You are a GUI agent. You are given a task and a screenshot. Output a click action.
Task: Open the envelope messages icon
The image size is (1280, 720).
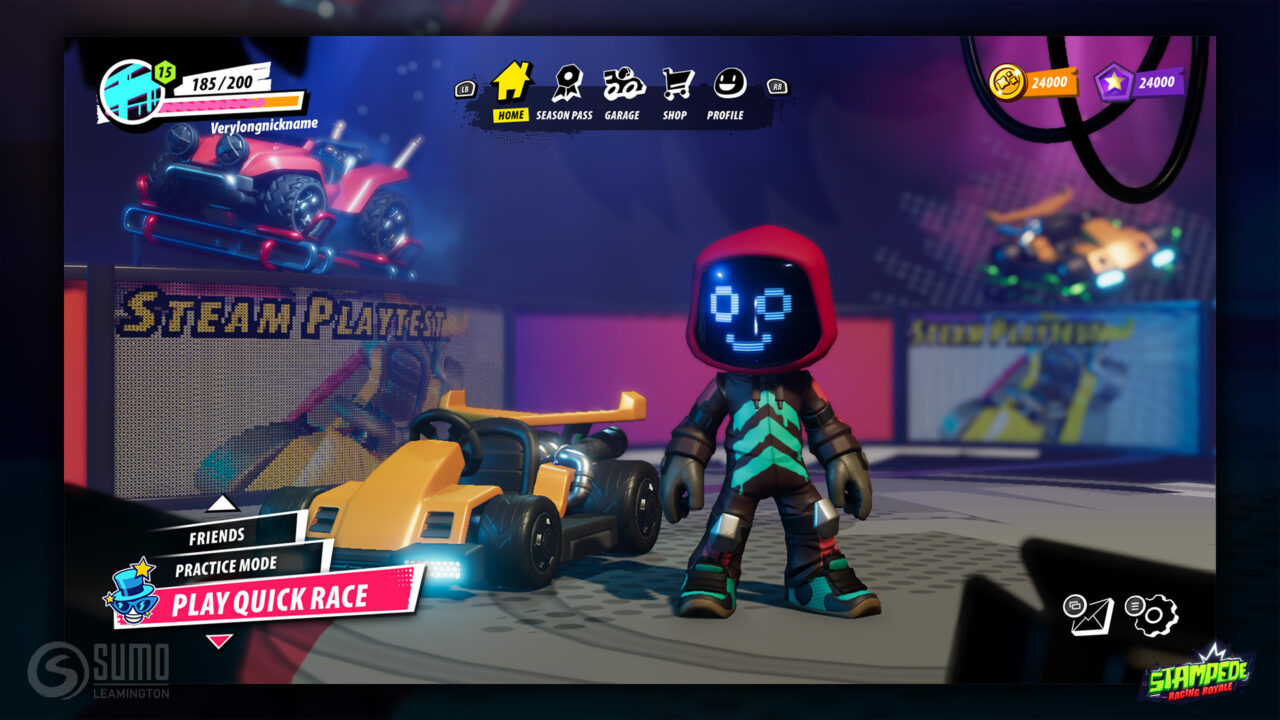pos(1089,614)
